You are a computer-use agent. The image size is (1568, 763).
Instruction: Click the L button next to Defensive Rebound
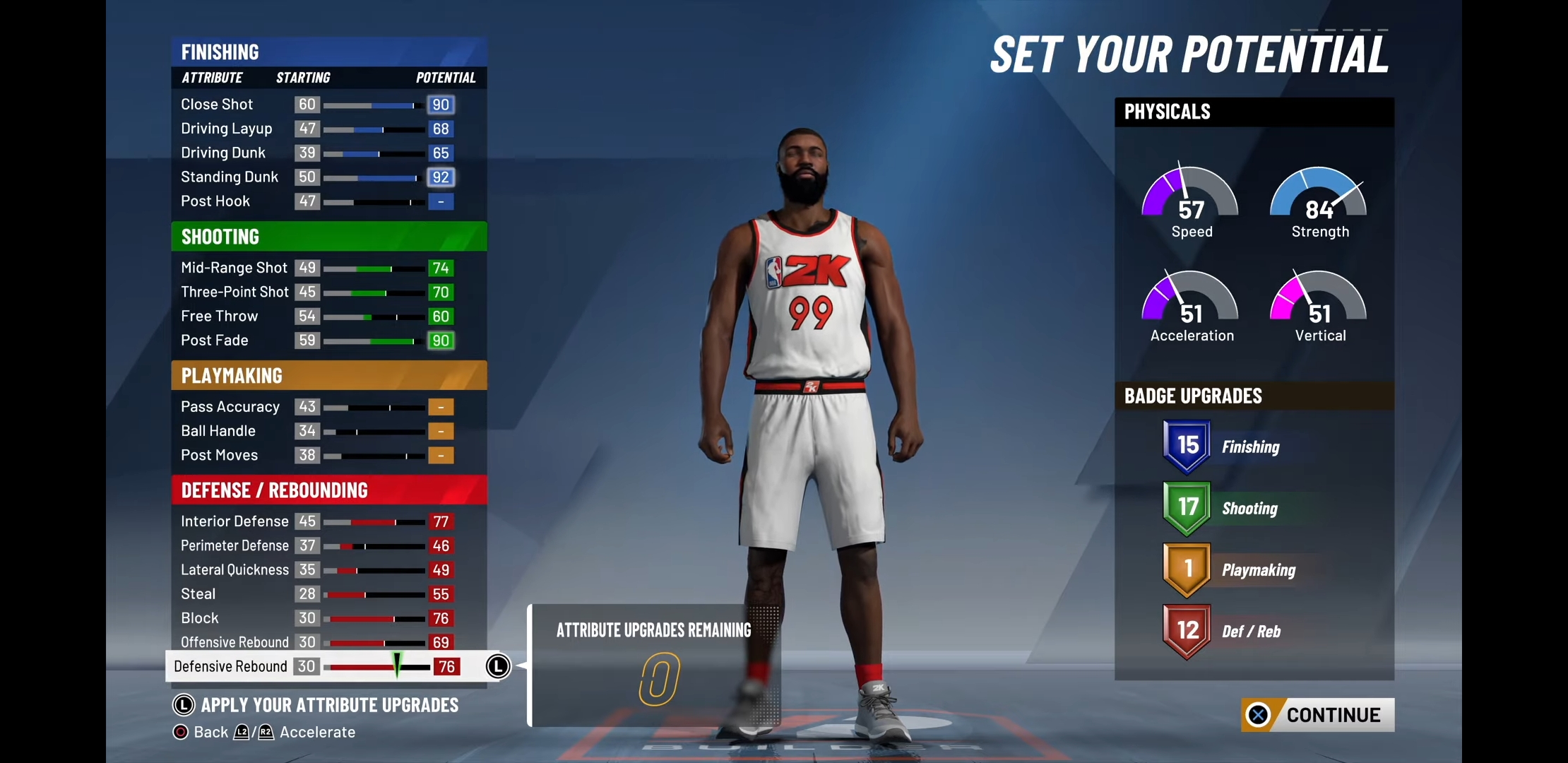point(497,666)
